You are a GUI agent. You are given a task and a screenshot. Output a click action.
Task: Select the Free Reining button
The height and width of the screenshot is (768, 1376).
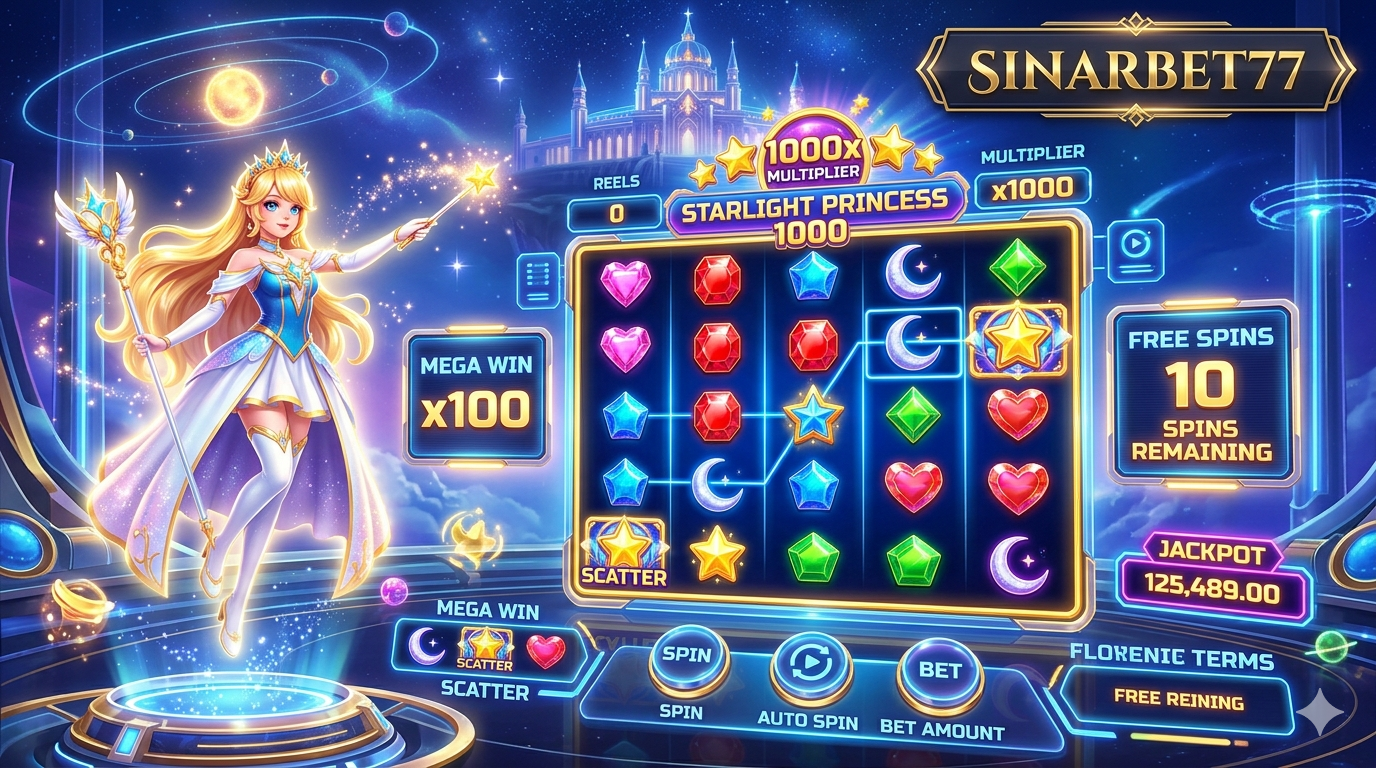click(1178, 698)
